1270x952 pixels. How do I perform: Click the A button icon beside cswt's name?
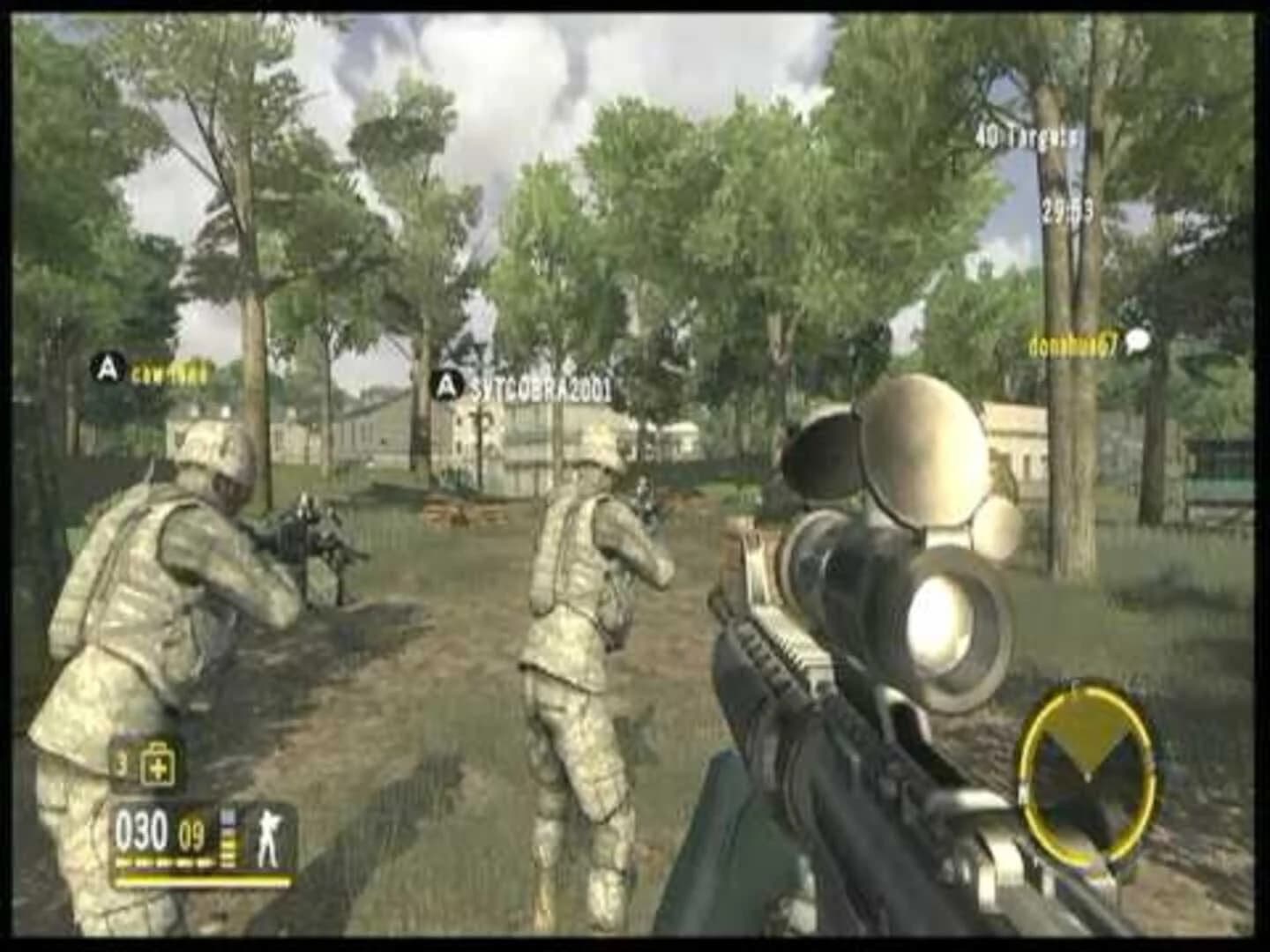pyautogui.click(x=106, y=370)
